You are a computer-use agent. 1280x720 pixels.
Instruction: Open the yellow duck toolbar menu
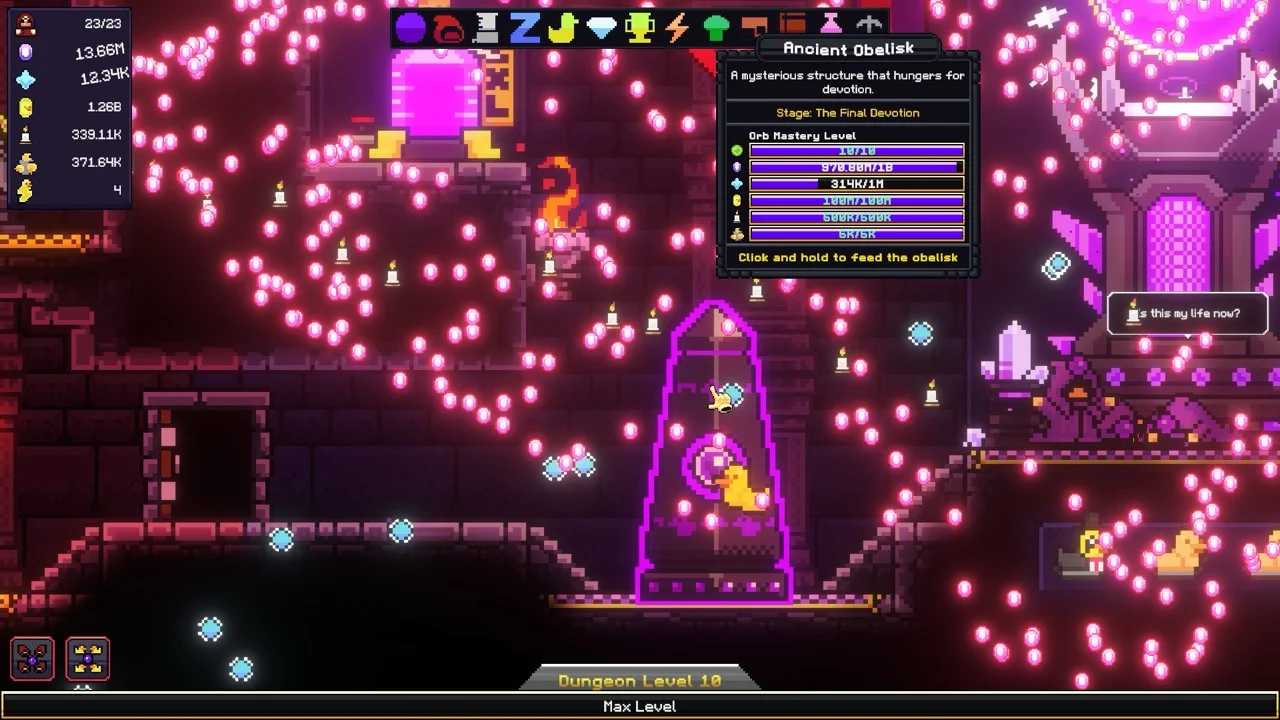[563, 28]
